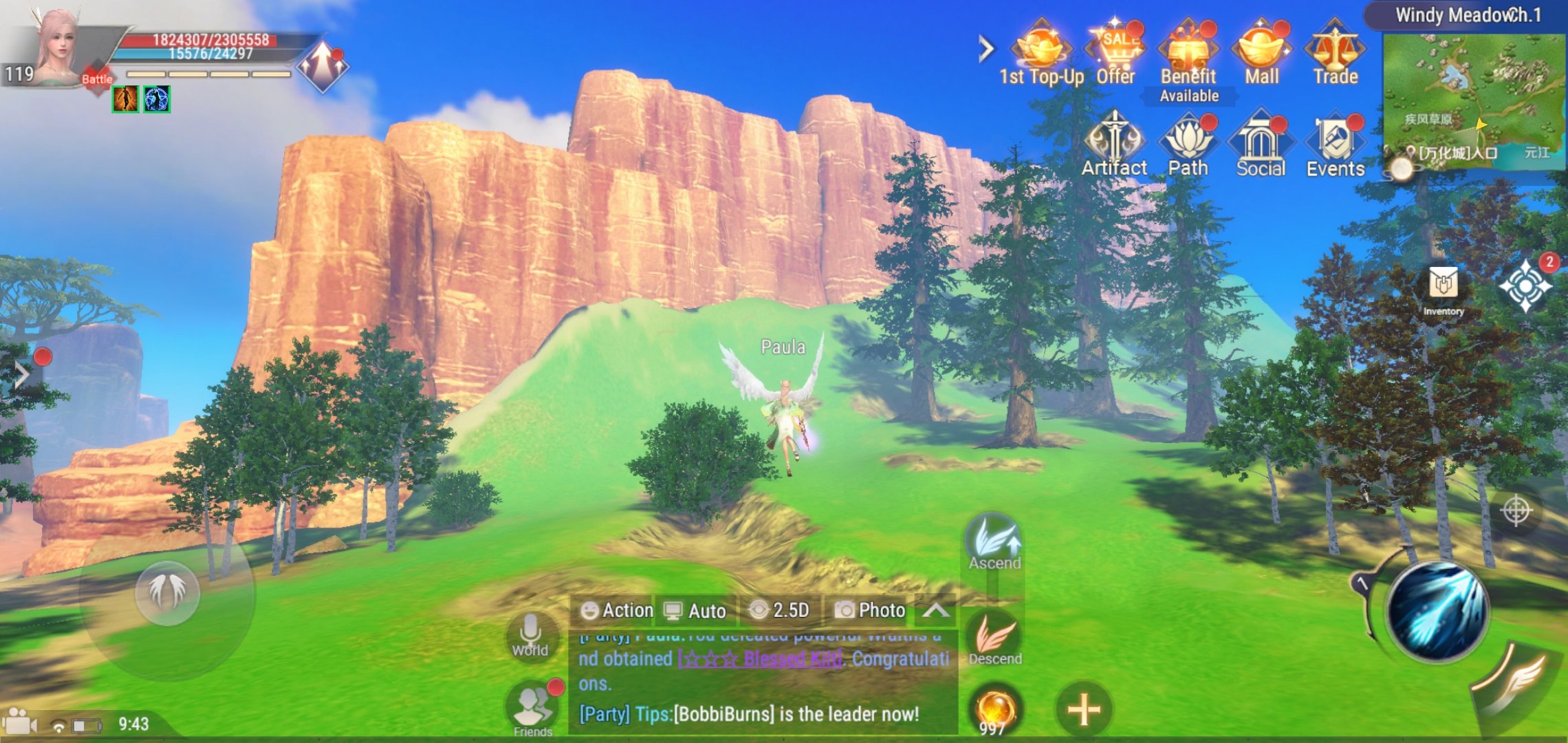Claim the available Benefit gift
This screenshot has height=743, width=1568.
pos(1188,54)
